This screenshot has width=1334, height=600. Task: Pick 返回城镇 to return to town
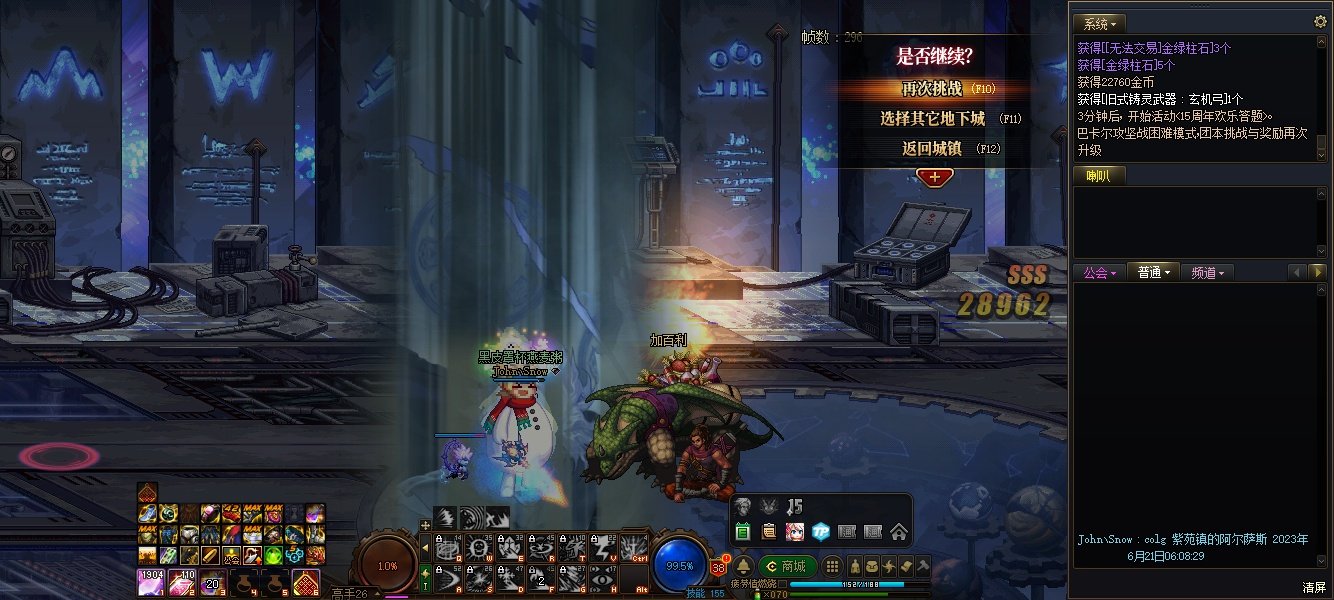click(932, 149)
